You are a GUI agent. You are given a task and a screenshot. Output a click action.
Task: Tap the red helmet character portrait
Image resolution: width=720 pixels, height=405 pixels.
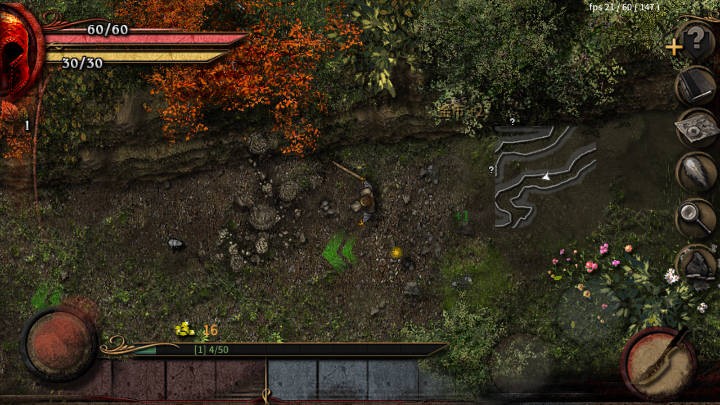18,50
